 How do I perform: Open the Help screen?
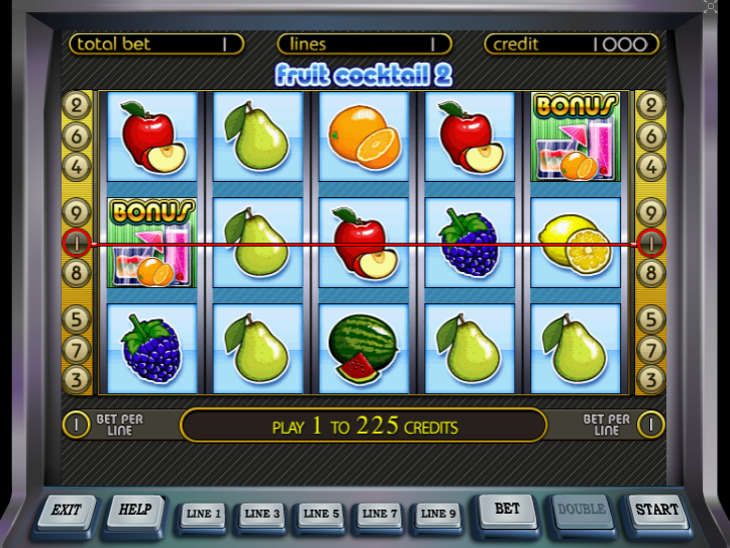(x=134, y=510)
